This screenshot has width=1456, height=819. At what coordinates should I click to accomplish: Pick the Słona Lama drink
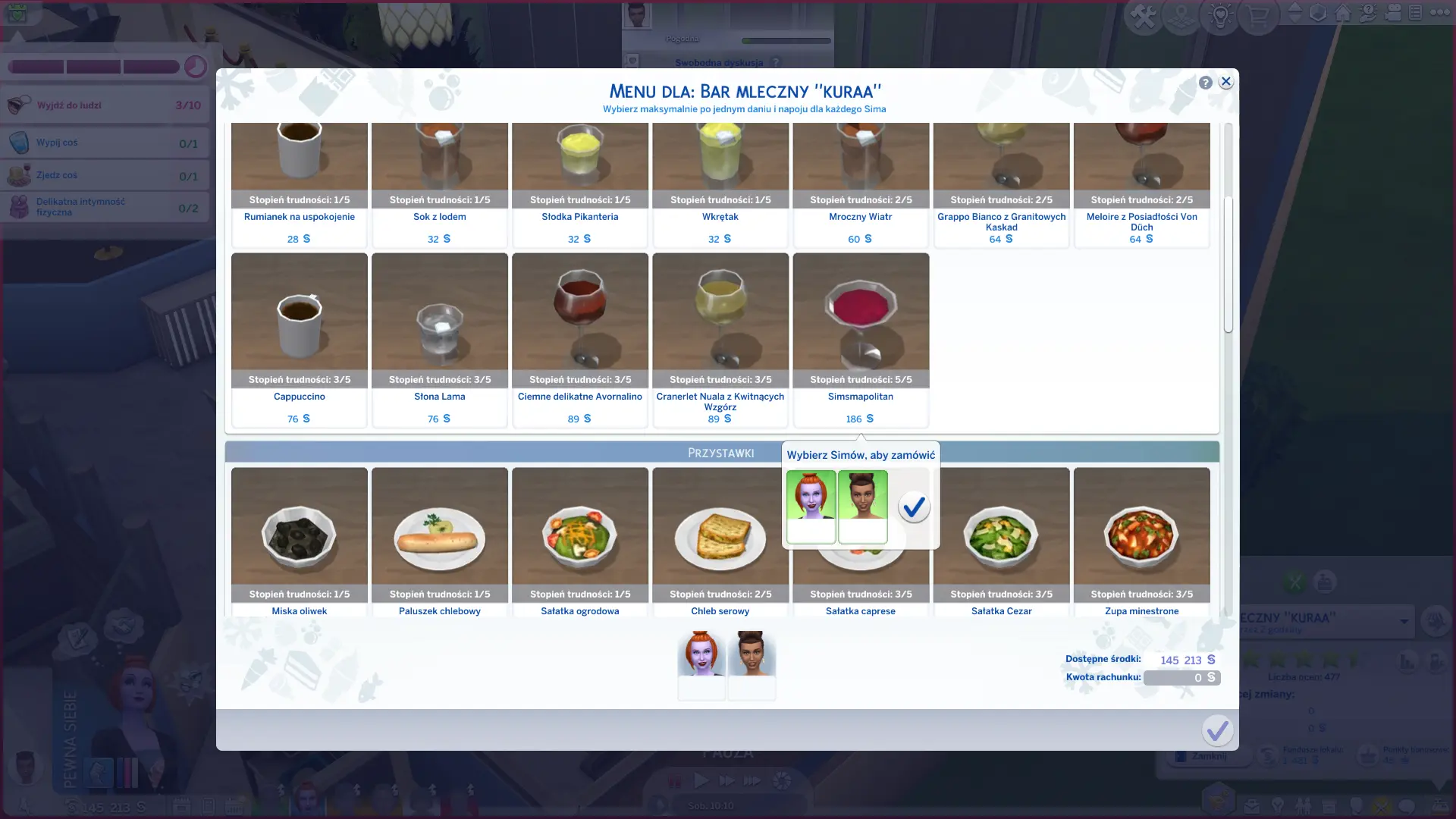439,326
